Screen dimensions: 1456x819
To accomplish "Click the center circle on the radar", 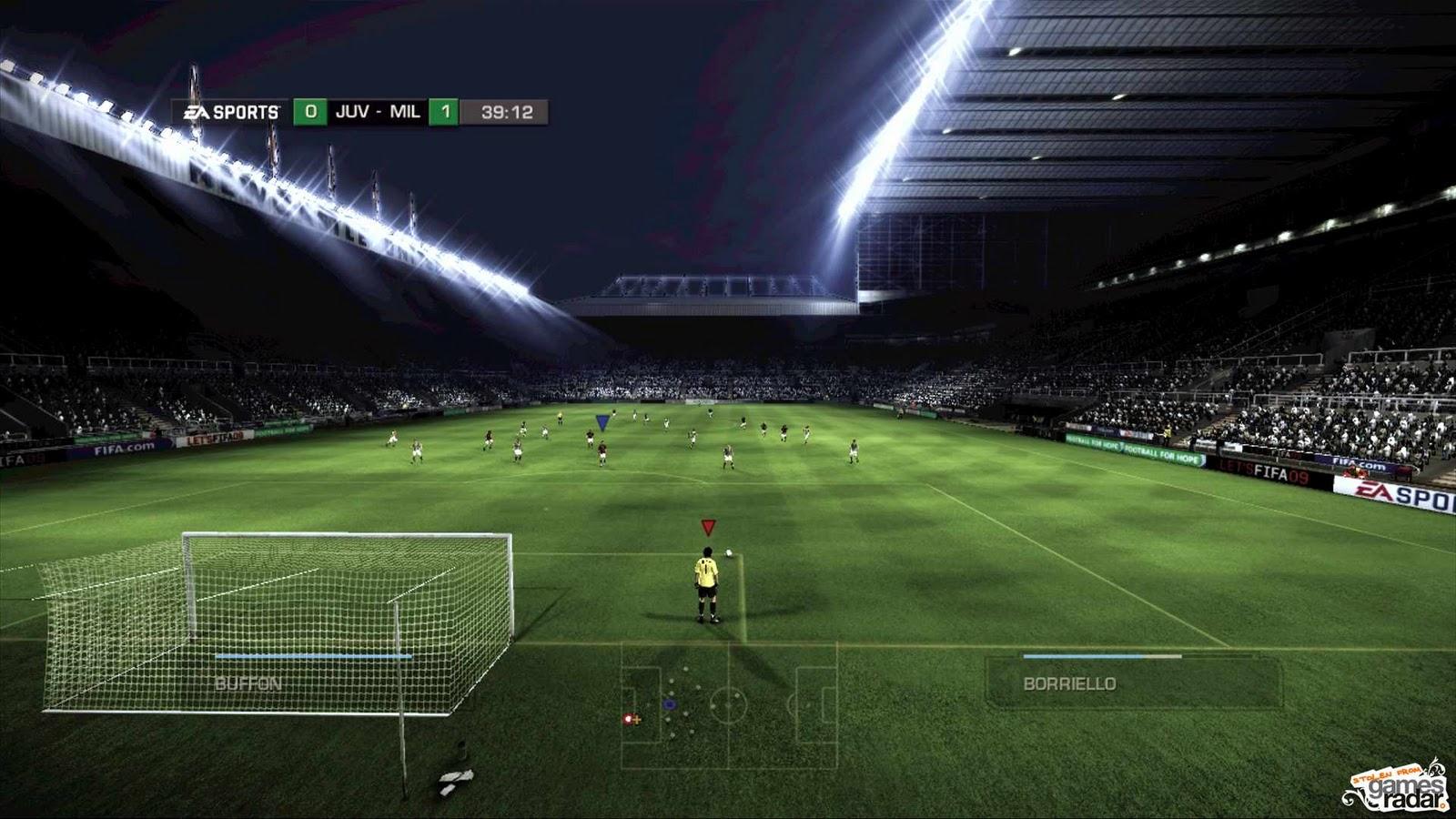I will tap(728, 705).
